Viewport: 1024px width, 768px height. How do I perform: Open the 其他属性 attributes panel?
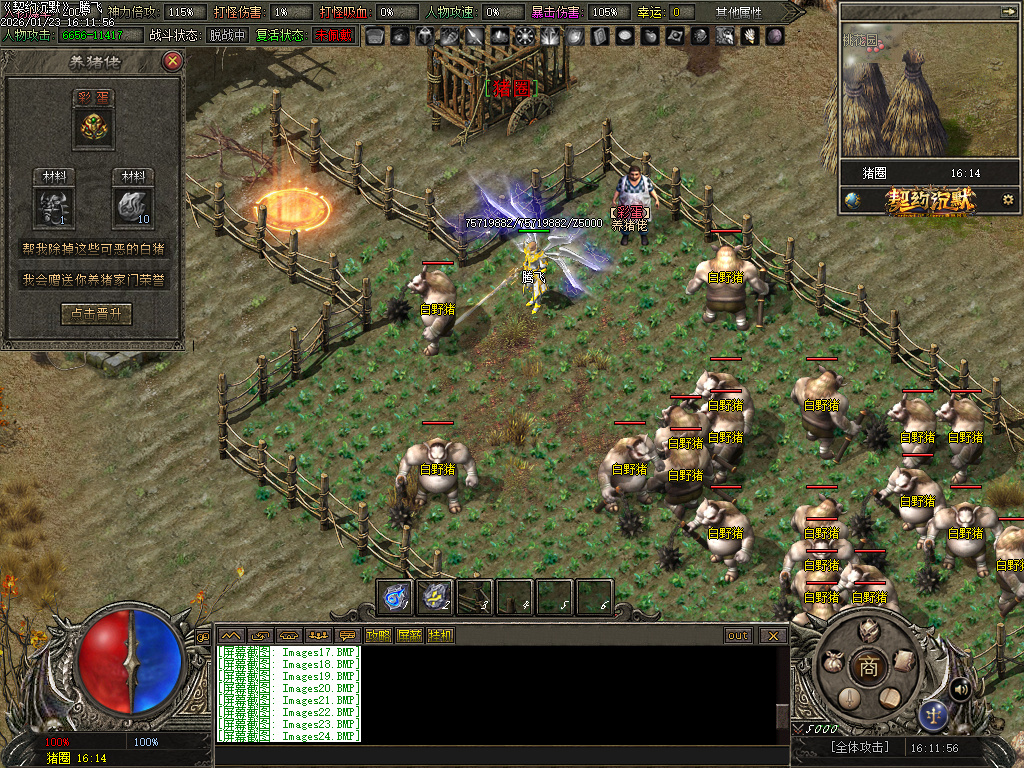click(x=739, y=12)
